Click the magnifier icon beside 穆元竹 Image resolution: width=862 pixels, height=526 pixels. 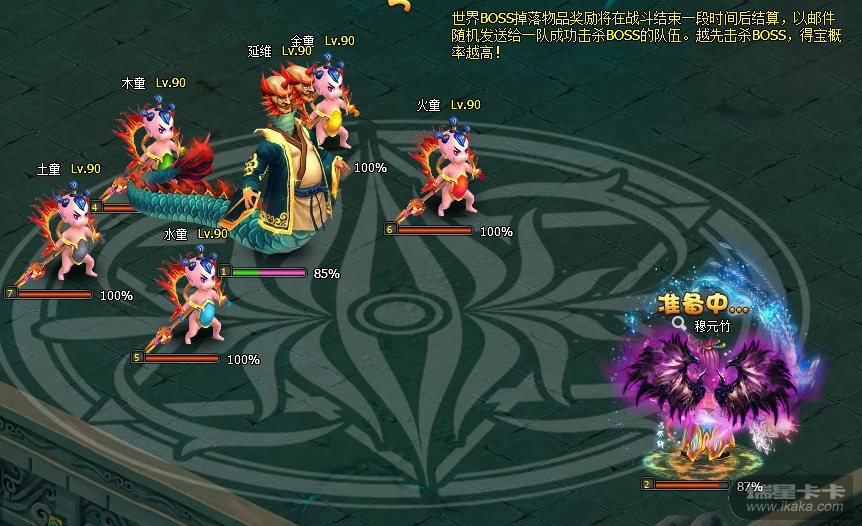(x=679, y=323)
